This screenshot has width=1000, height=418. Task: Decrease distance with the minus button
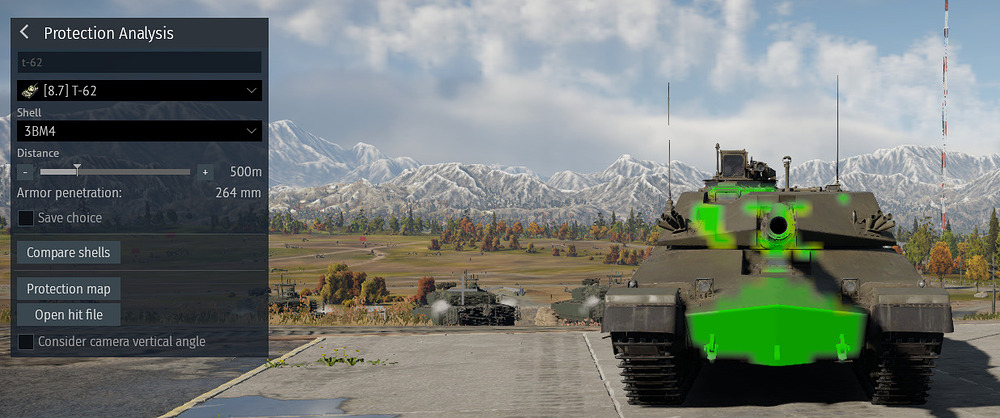(x=24, y=172)
